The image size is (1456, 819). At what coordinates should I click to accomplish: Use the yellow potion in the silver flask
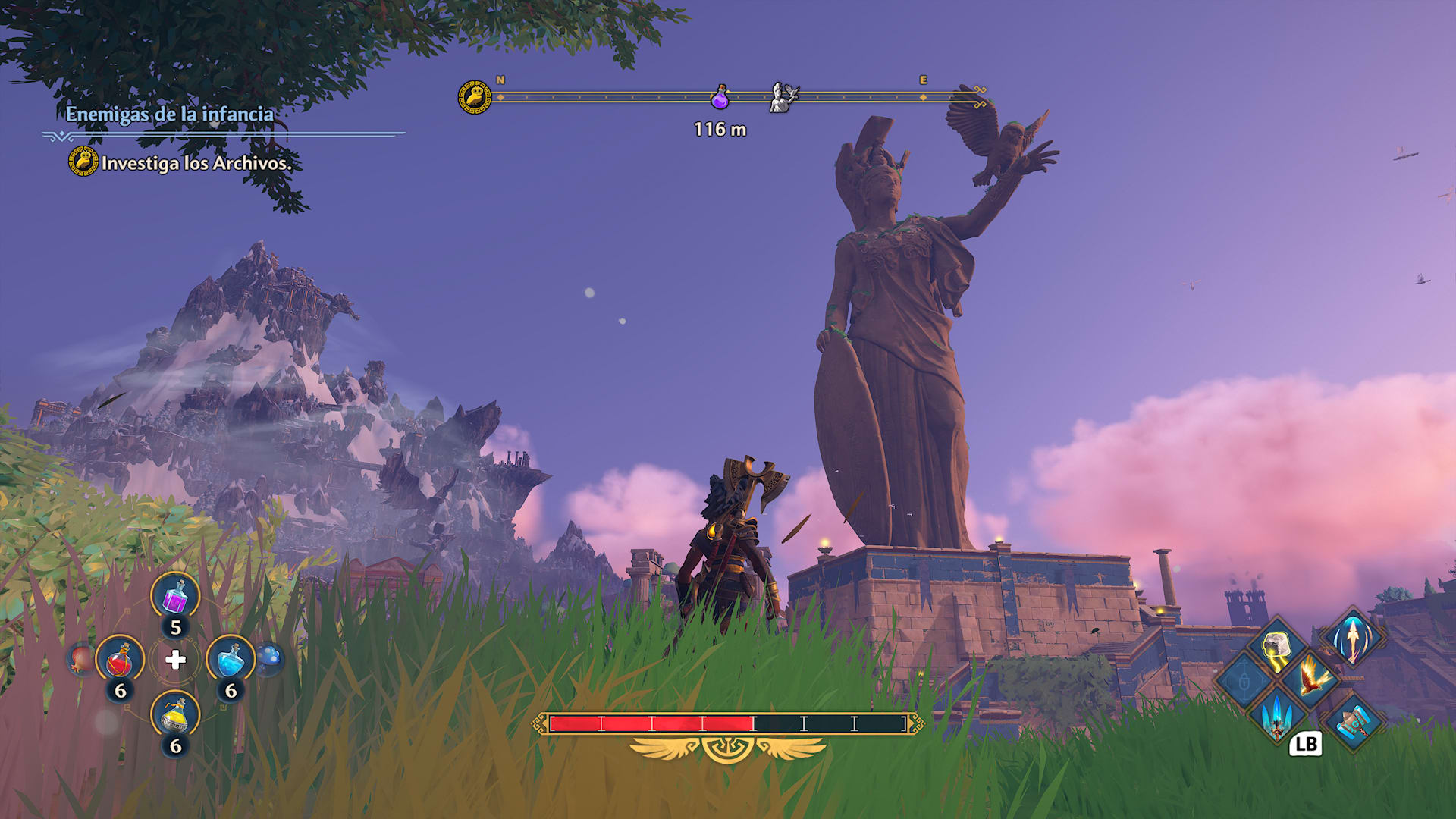click(x=175, y=715)
